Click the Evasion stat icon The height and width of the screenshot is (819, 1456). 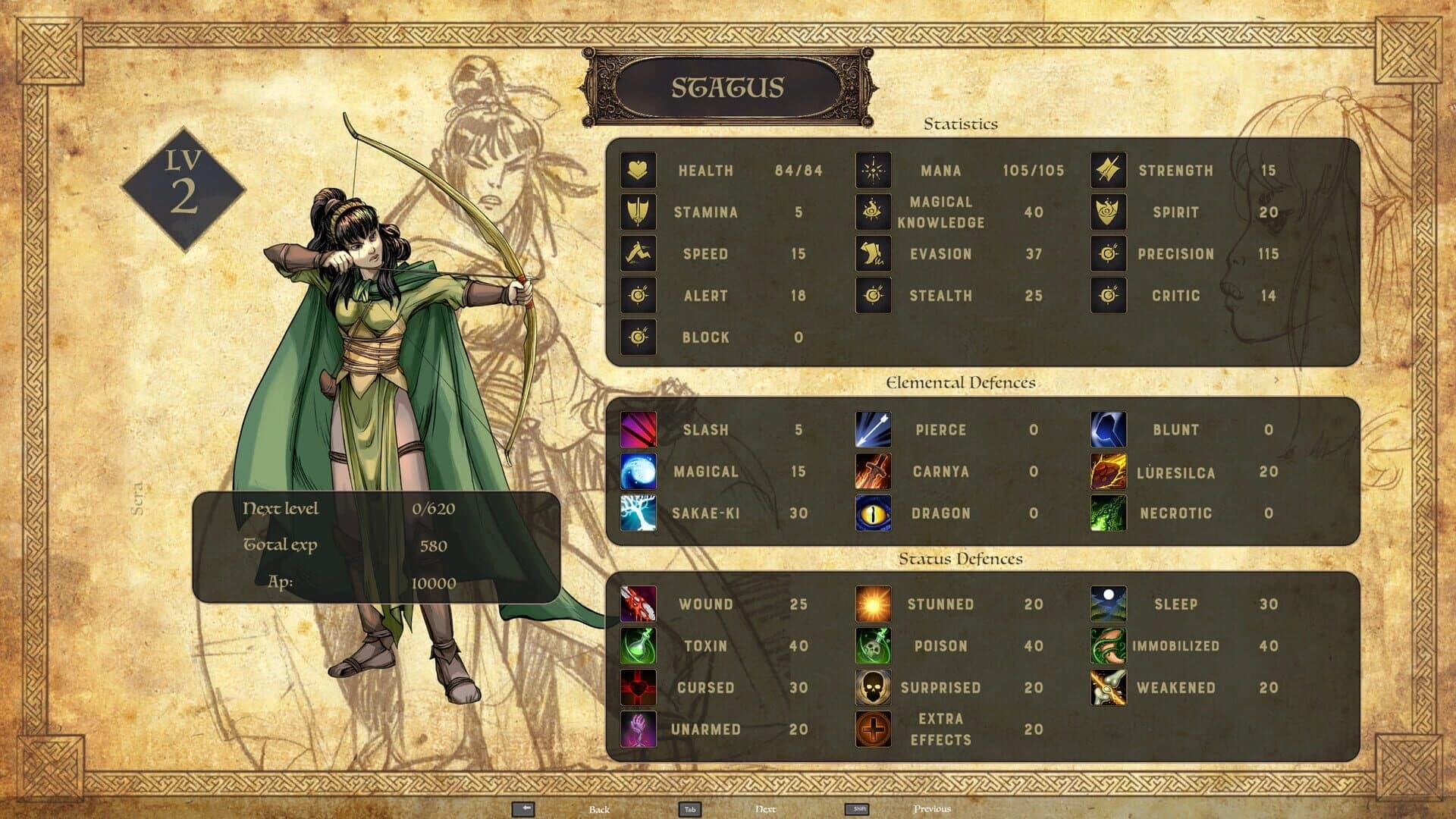point(874,254)
